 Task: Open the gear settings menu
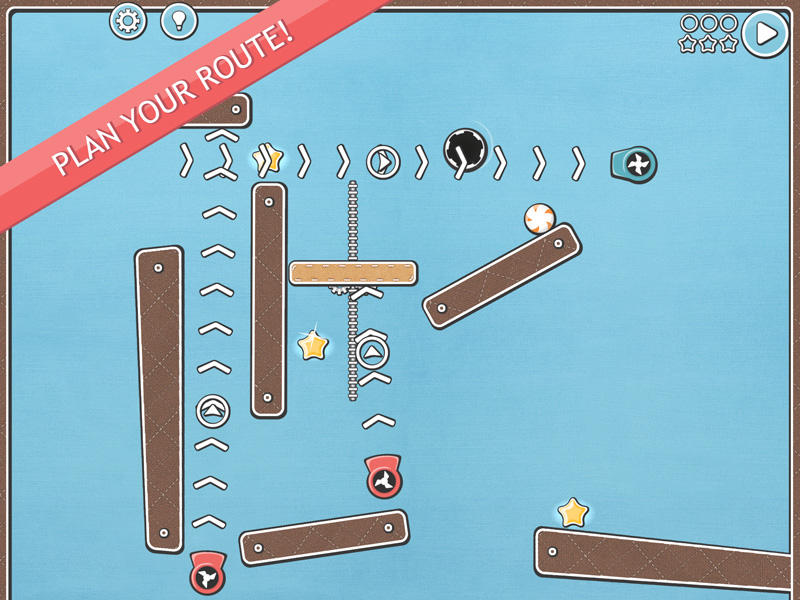(128, 21)
